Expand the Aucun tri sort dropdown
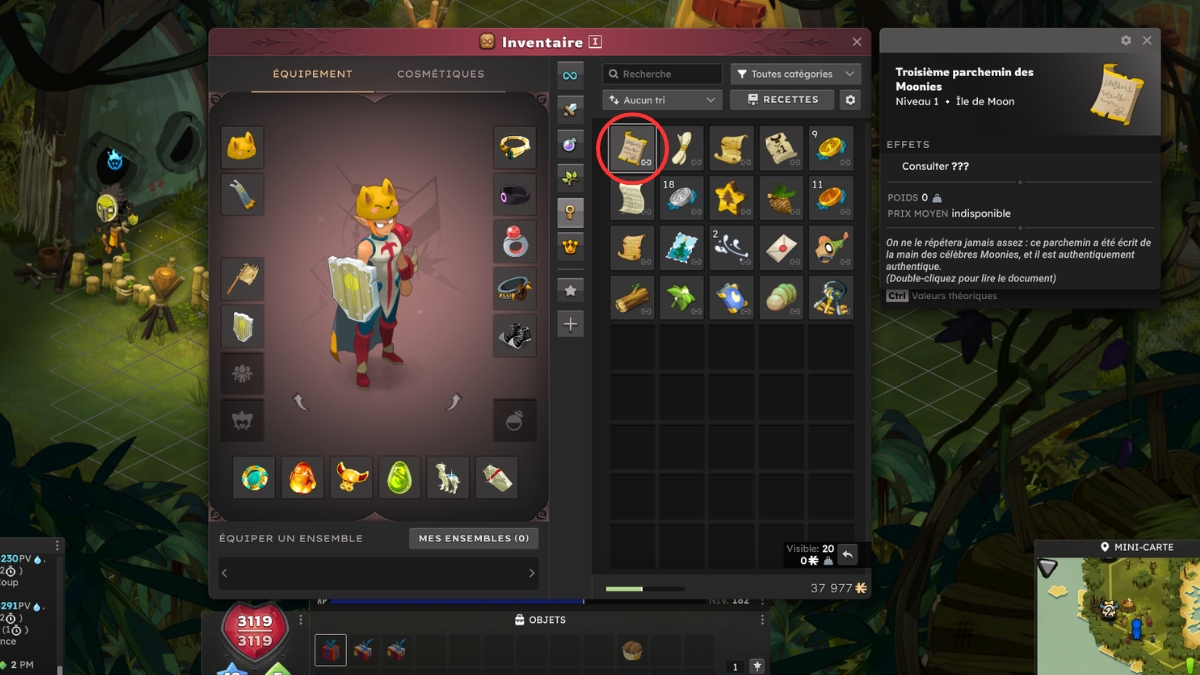1200x675 pixels. pyautogui.click(x=662, y=100)
